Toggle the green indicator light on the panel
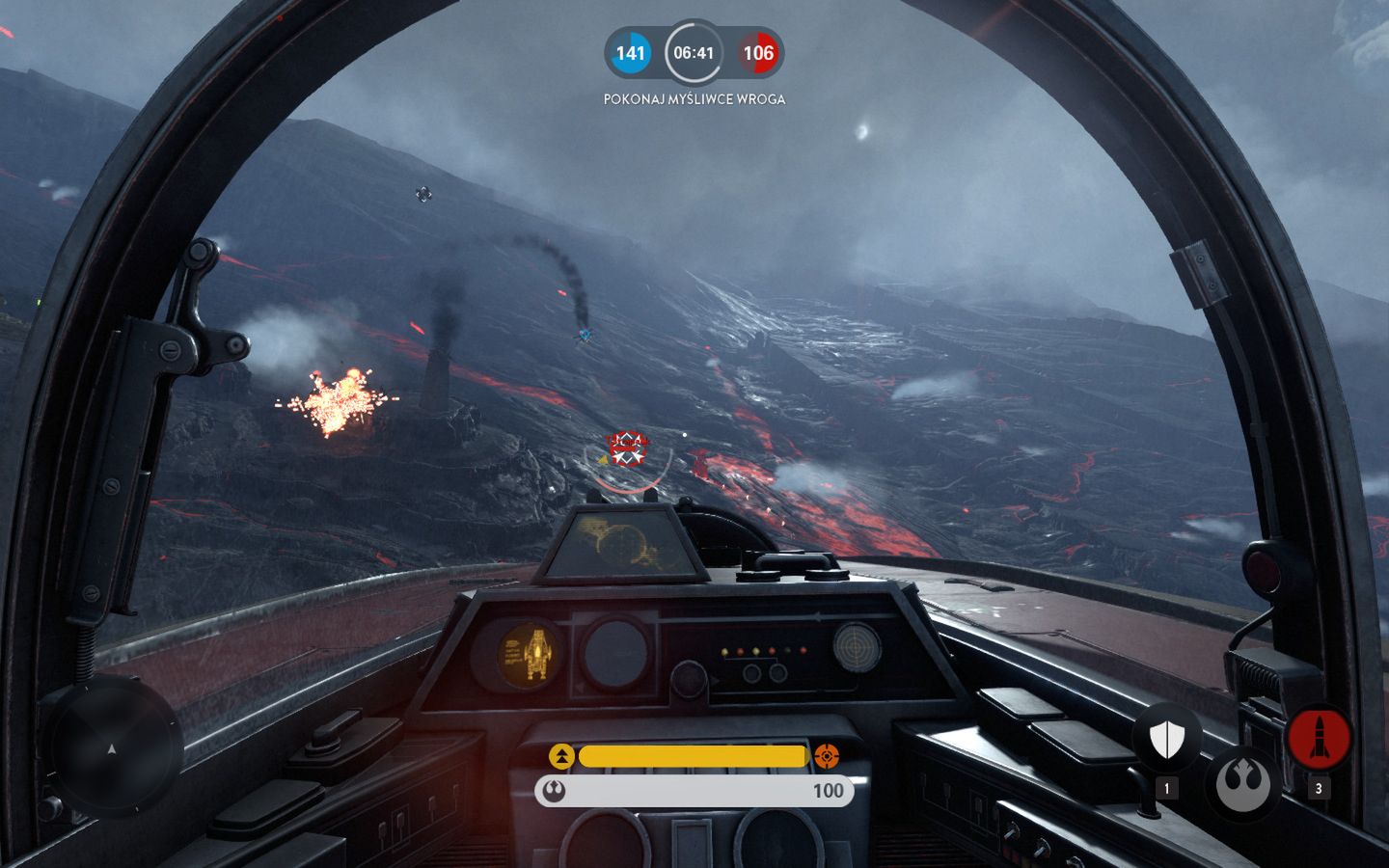This screenshot has height=868, width=1389. tap(788, 650)
